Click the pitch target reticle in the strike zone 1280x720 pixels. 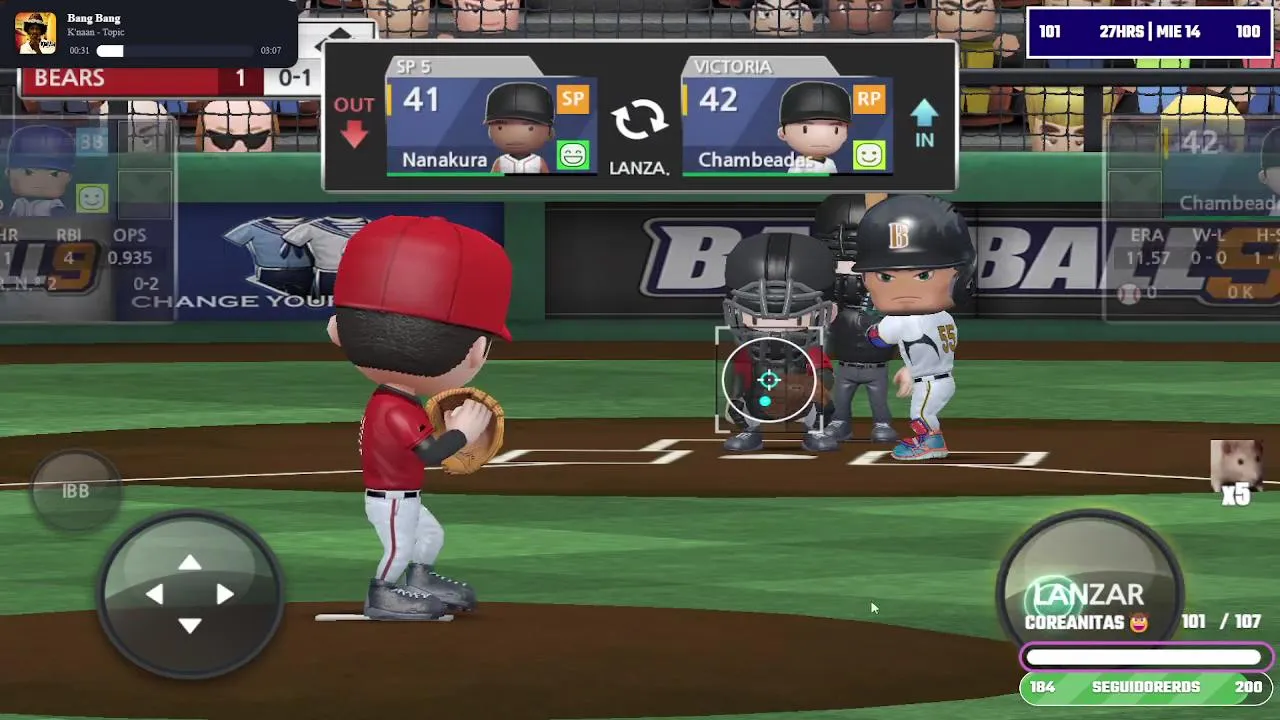click(x=769, y=381)
